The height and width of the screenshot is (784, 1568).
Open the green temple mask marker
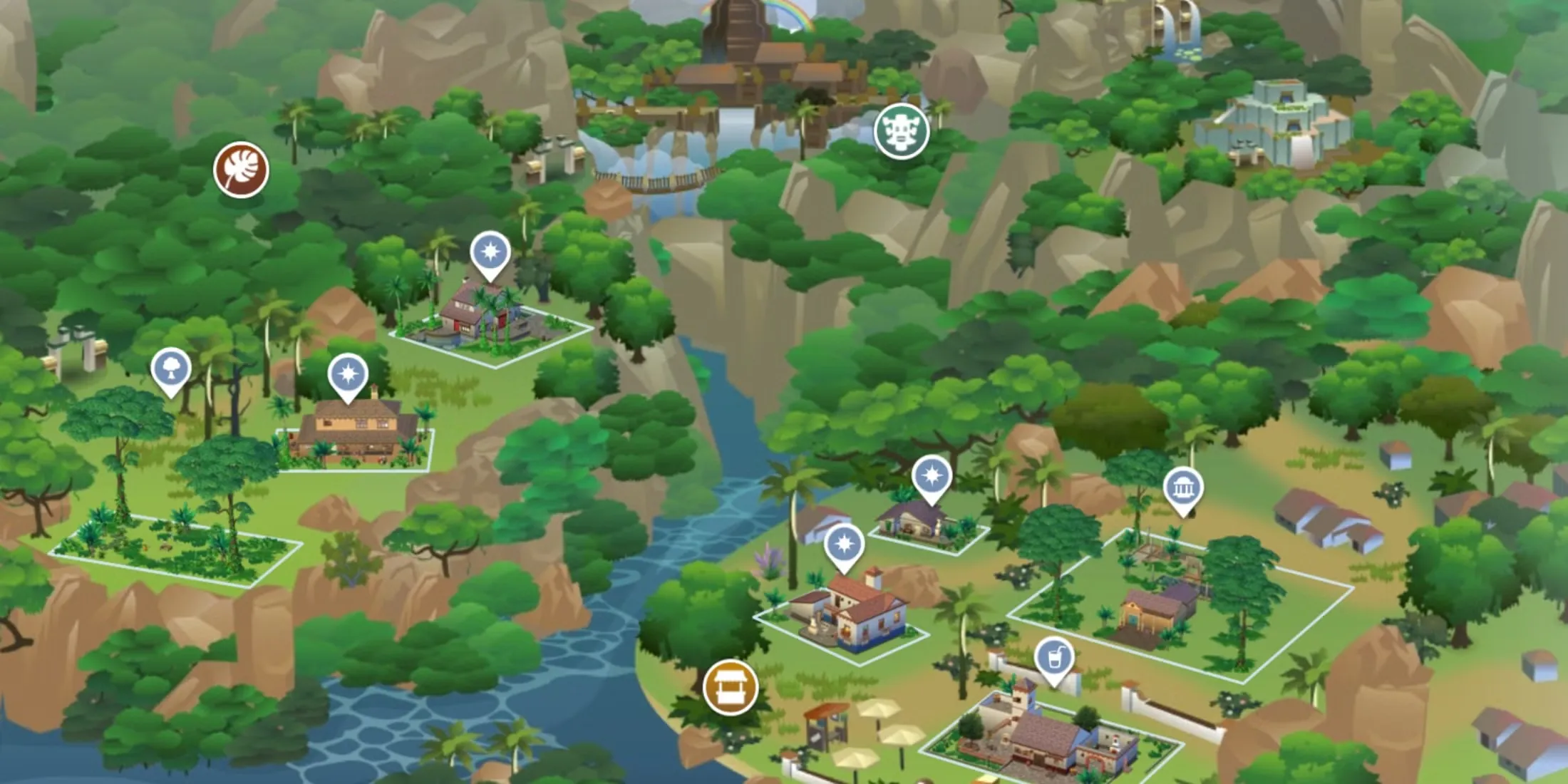pos(902,131)
